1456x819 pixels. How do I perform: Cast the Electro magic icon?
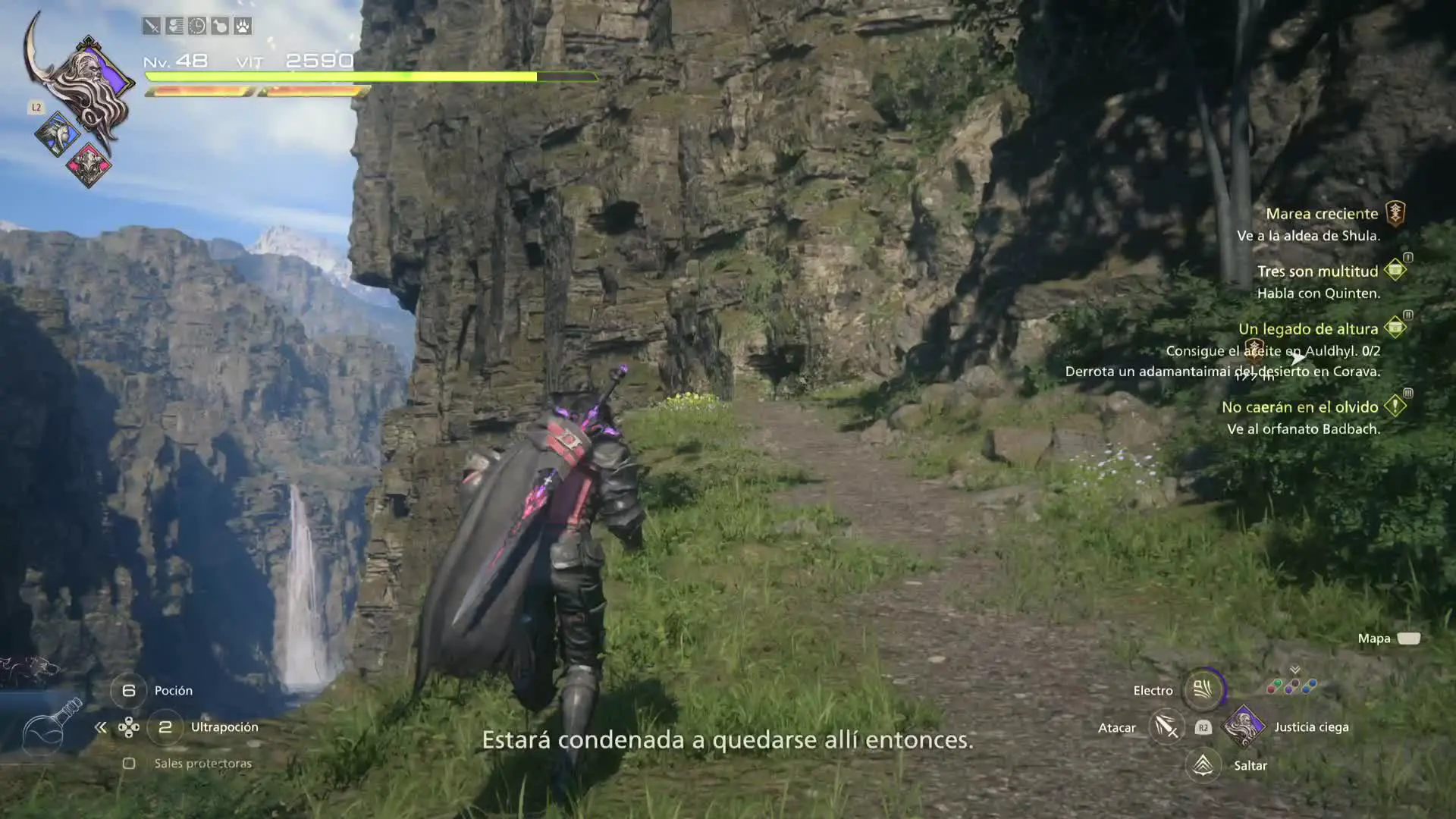1203,689
